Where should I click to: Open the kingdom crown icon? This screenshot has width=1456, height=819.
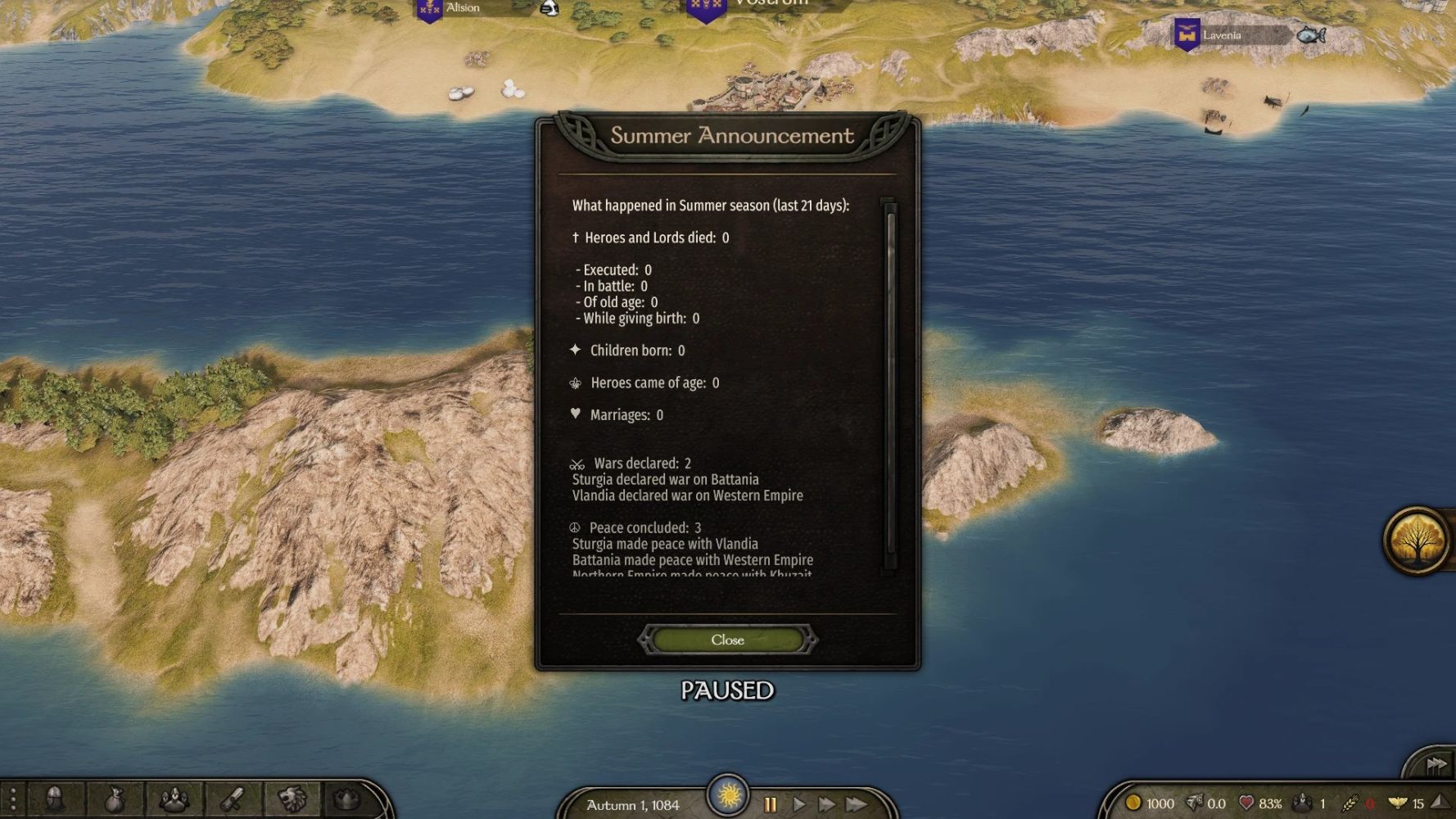tap(349, 799)
